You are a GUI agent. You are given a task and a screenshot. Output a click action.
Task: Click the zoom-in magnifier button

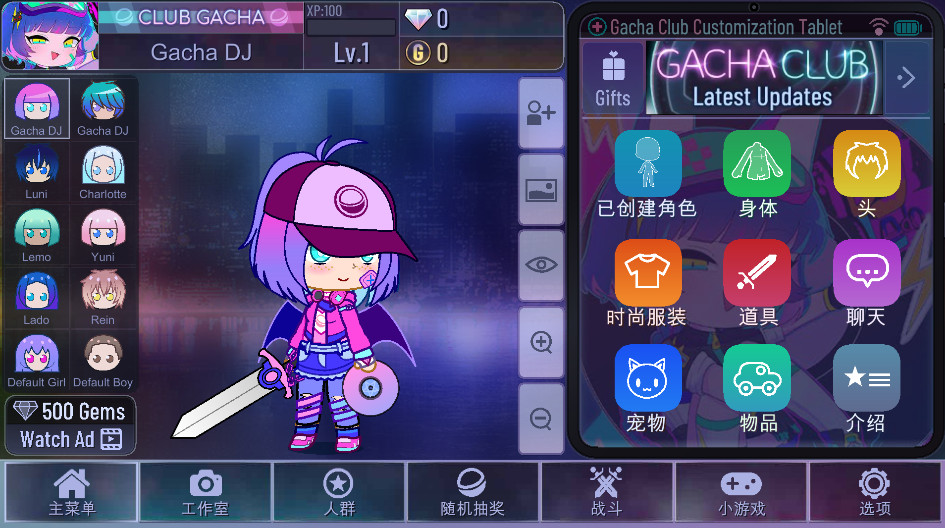pos(541,343)
